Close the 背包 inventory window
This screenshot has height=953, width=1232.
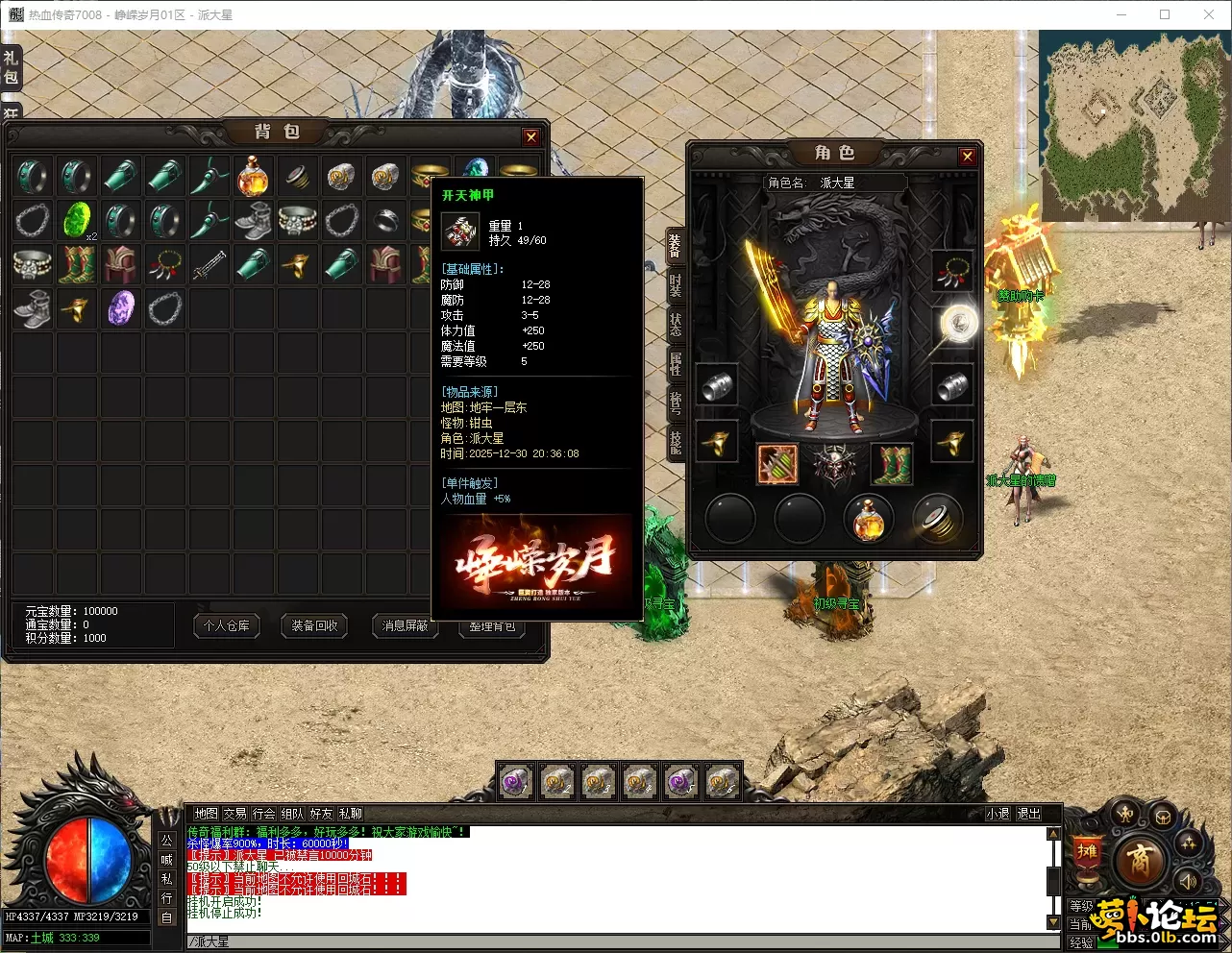click(530, 137)
